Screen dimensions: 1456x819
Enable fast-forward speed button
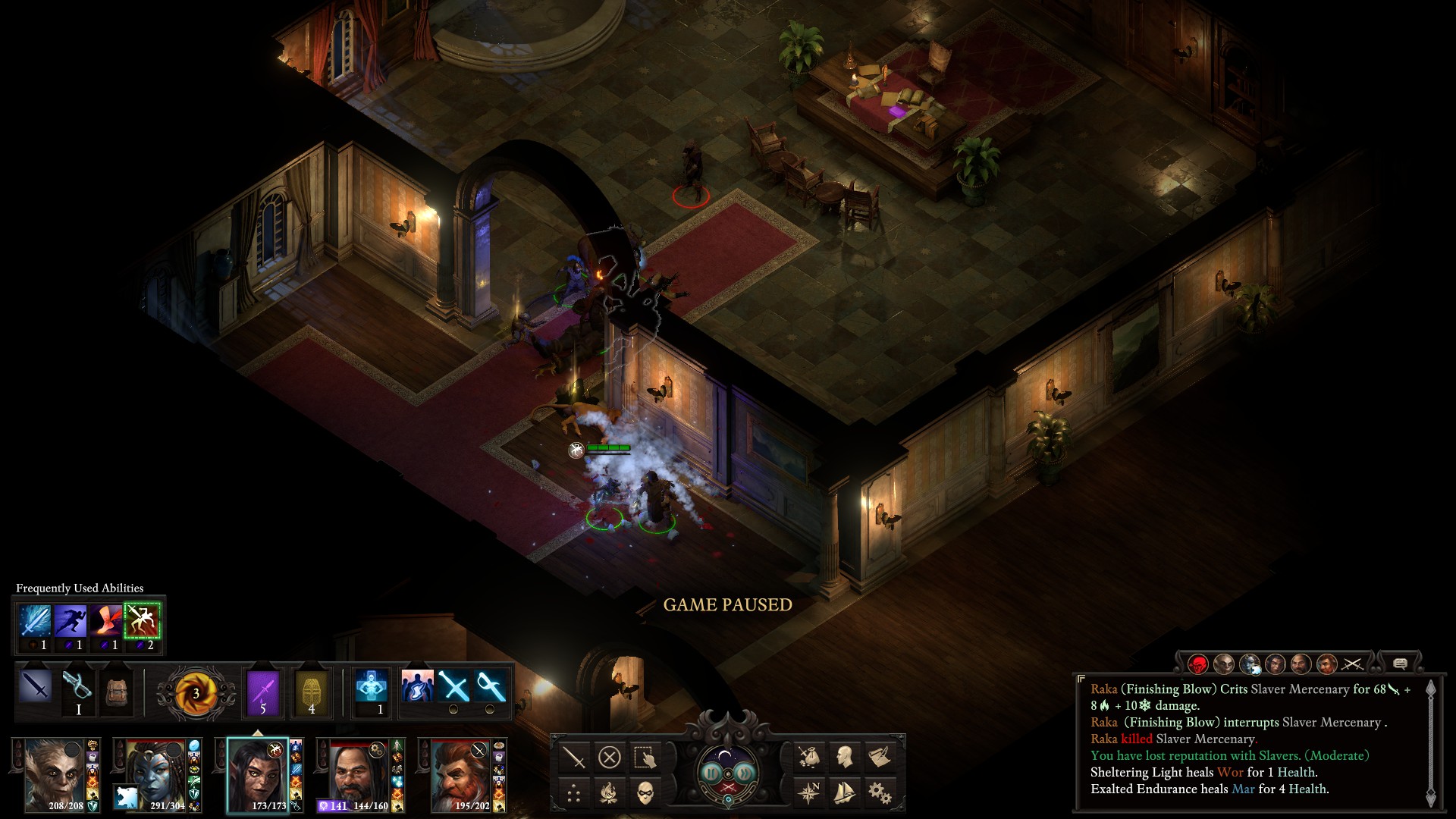(745, 773)
